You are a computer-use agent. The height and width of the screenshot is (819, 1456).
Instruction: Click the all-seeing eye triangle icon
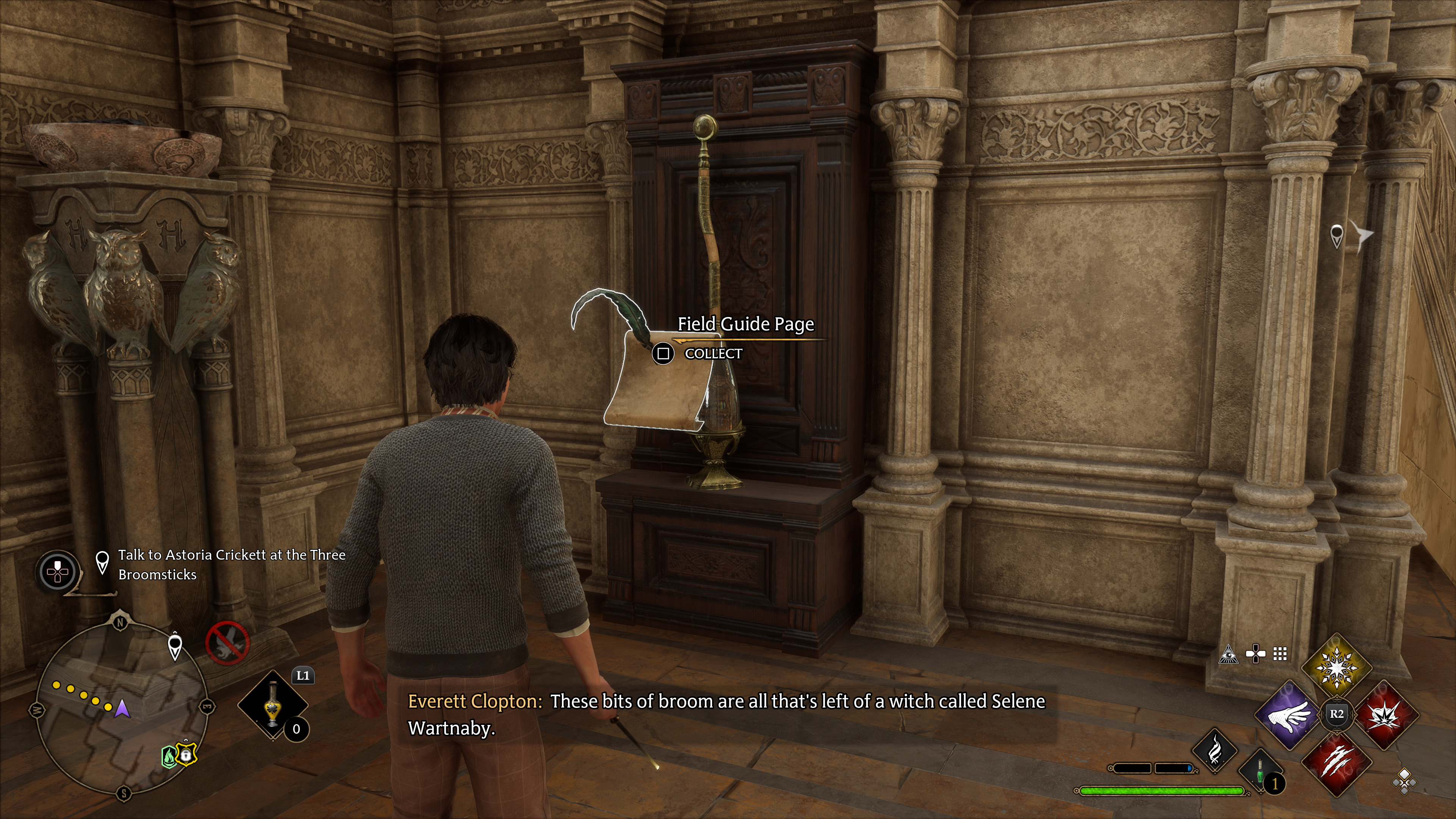[1228, 654]
